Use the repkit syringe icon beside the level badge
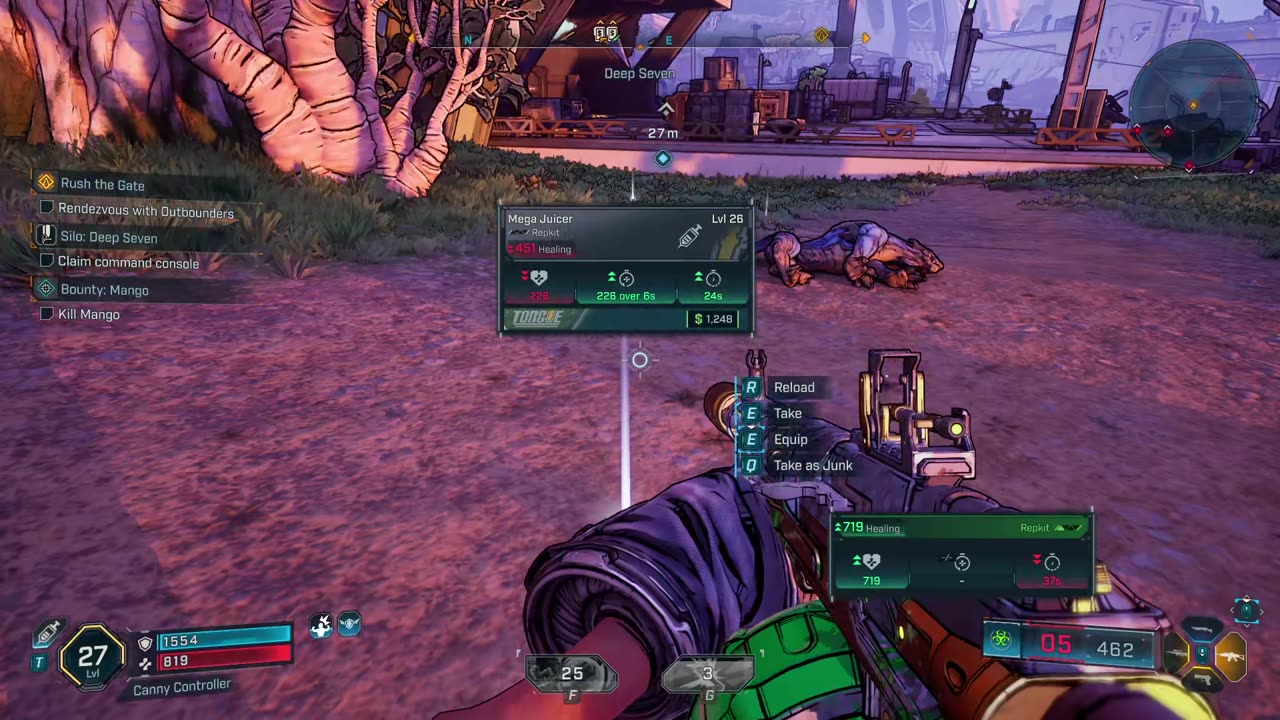The height and width of the screenshot is (720, 1280). (x=46, y=633)
